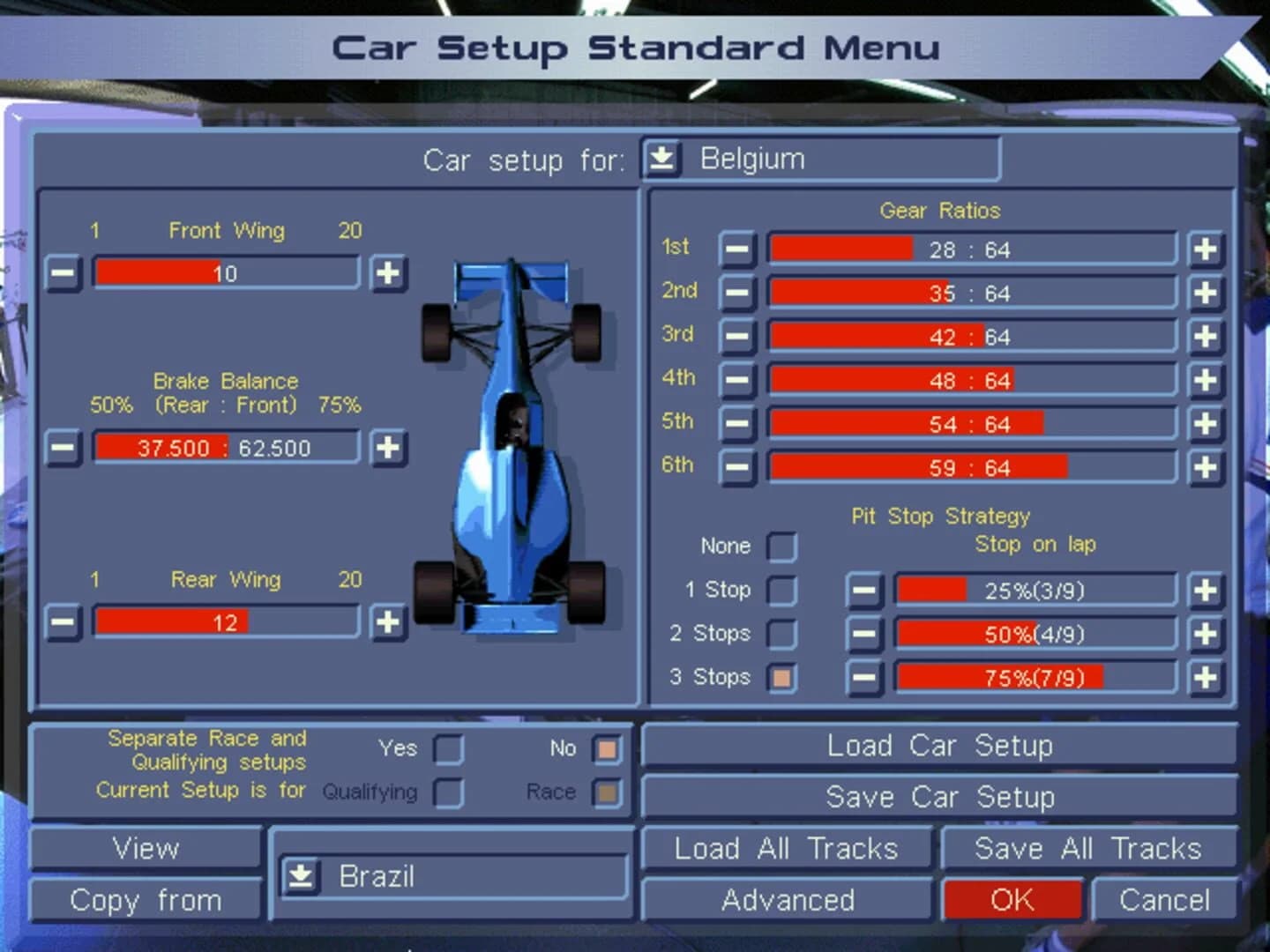The height and width of the screenshot is (952, 1270).
Task: Decrease 6th gear ratio
Action: 737,468
